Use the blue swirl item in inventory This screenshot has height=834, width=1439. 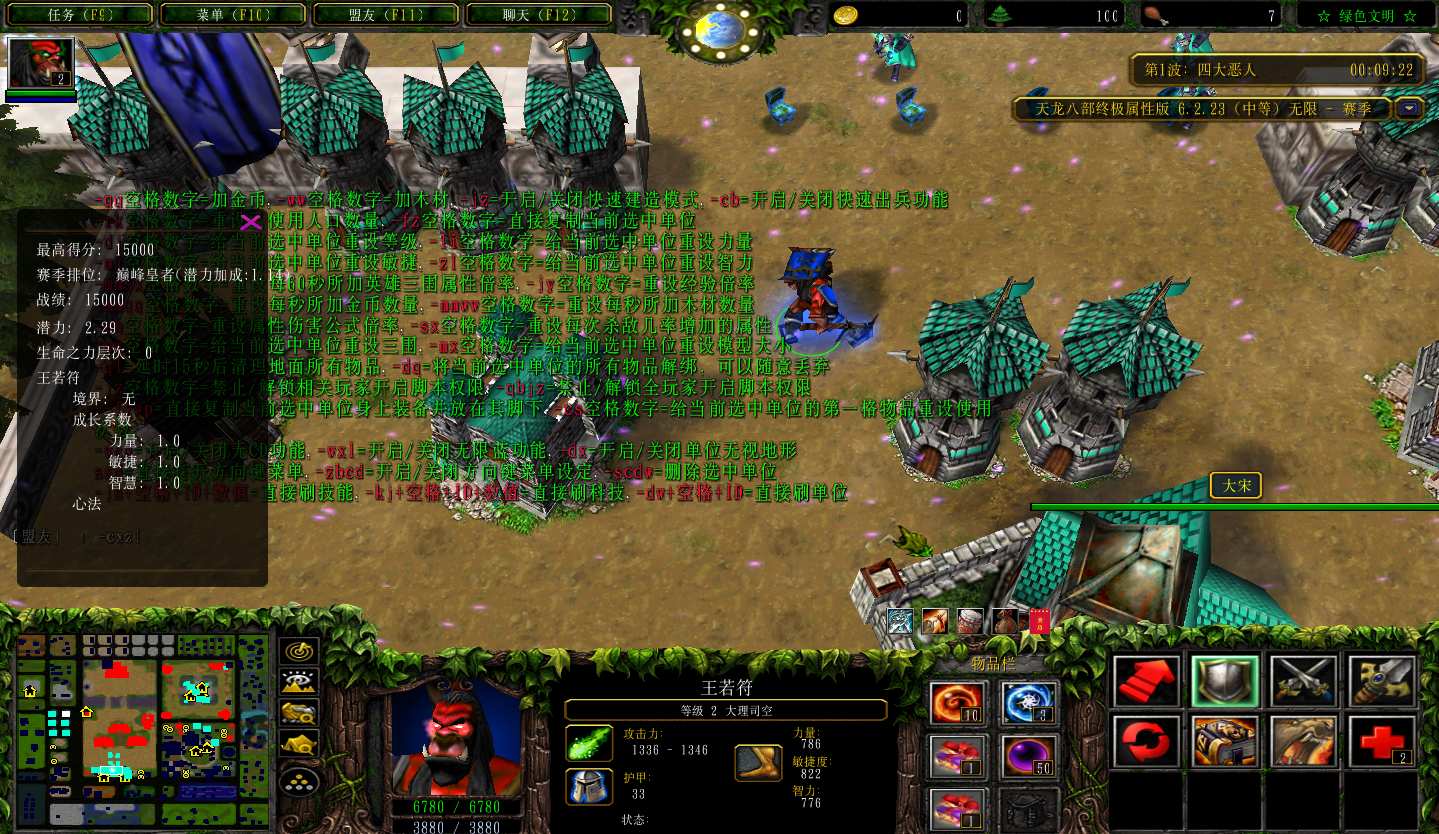[x=1028, y=703]
